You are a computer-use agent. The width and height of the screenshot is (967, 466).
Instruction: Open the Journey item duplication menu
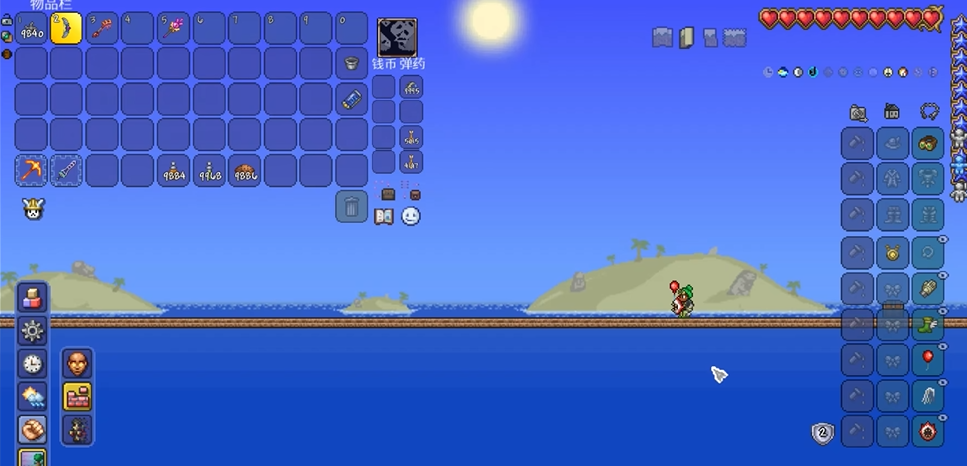pos(31,298)
